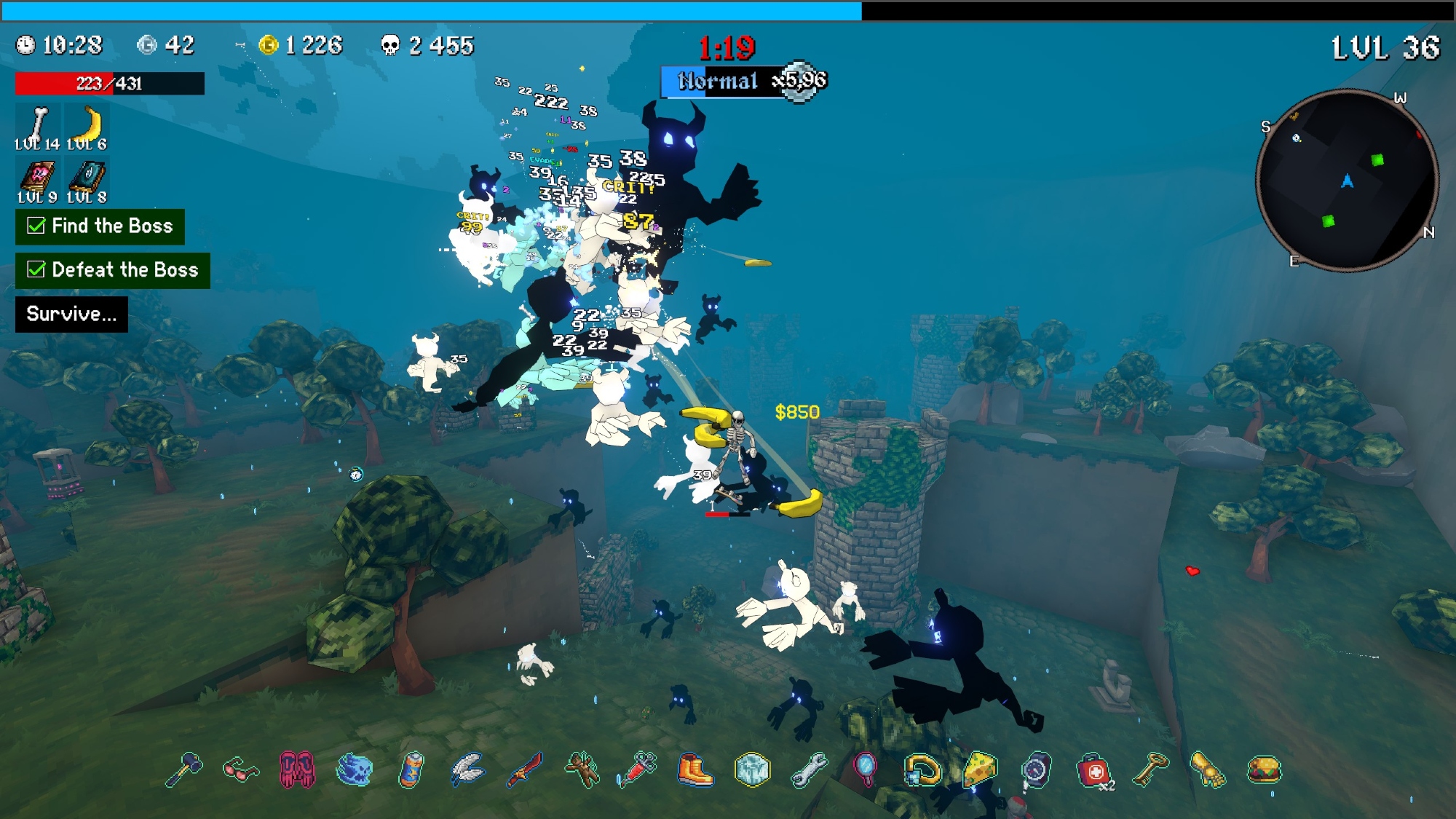Click the cheese wedge item

[980, 769]
